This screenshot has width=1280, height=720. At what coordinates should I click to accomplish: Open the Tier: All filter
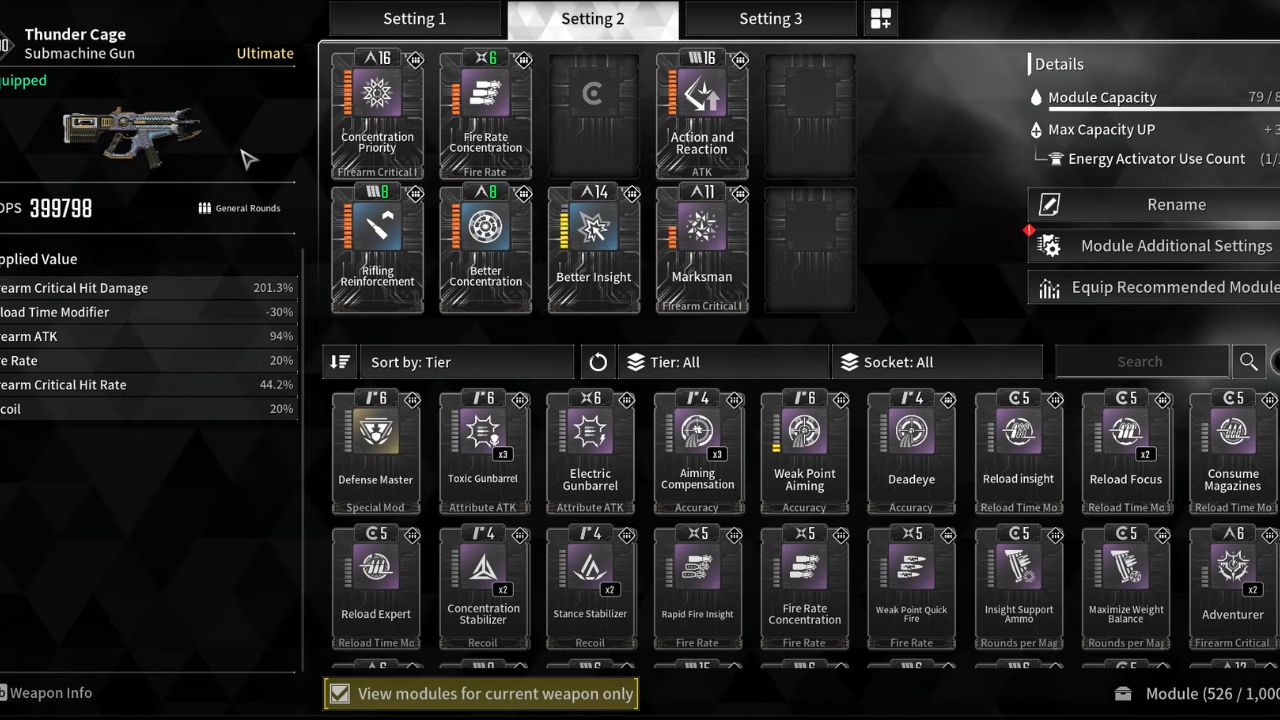click(724, 362)
